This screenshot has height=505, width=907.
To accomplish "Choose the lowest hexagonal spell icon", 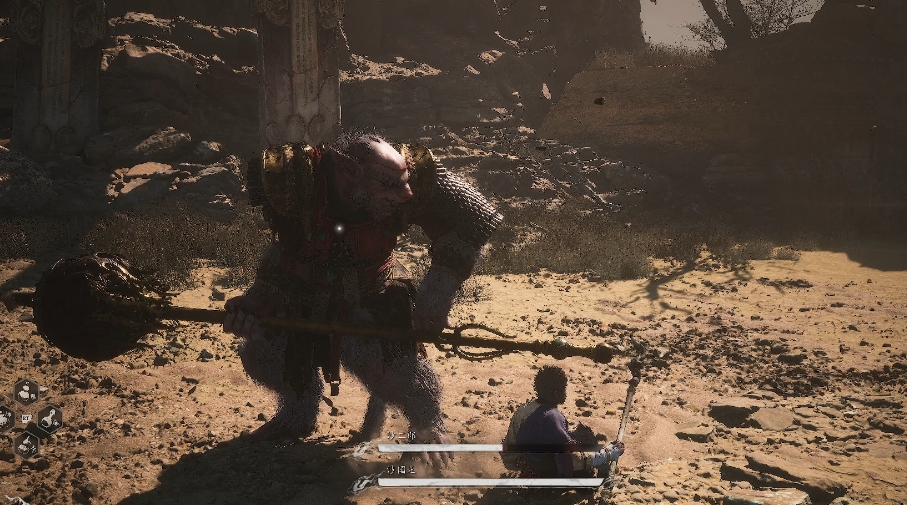I will [27, 444].
